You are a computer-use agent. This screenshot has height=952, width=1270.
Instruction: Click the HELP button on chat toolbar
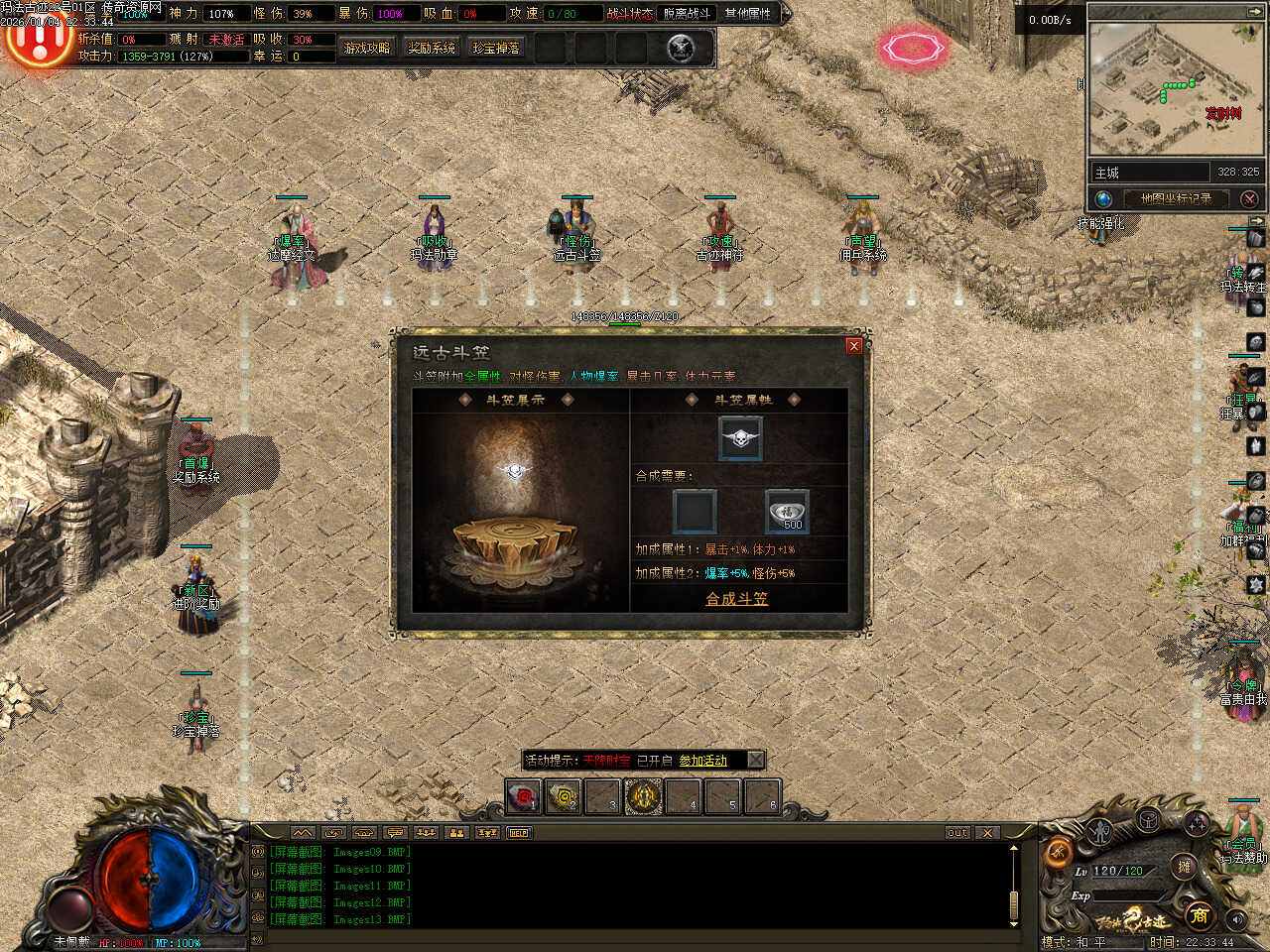pos(519,833)
